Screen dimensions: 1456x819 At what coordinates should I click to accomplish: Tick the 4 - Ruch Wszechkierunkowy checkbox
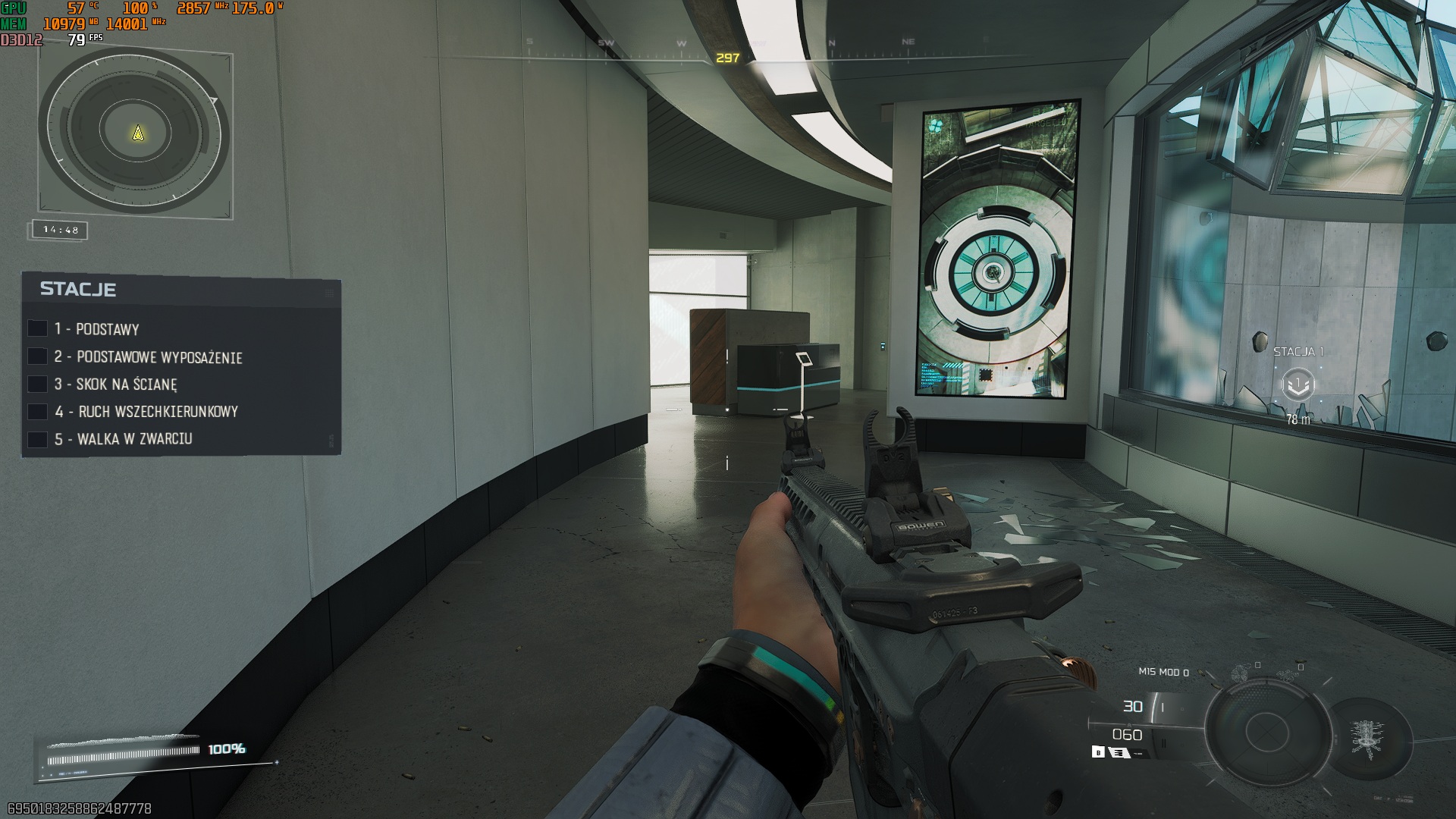pos(37,412)
